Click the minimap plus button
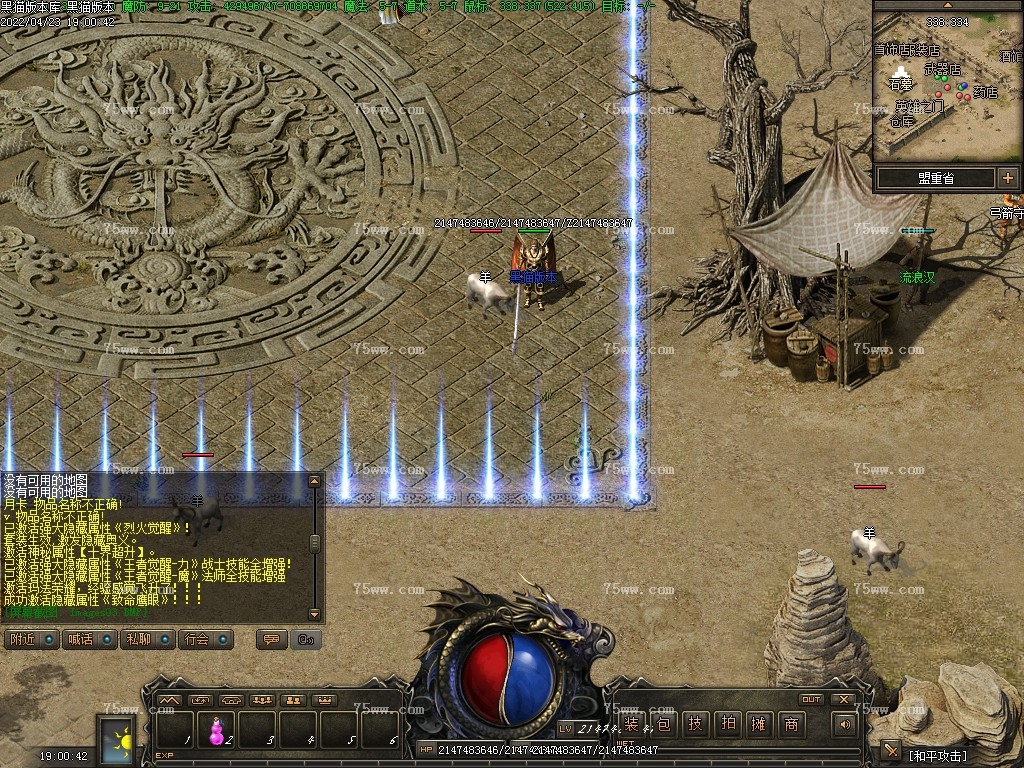This screenshot has width=1024, height=768. [1007, 178]
